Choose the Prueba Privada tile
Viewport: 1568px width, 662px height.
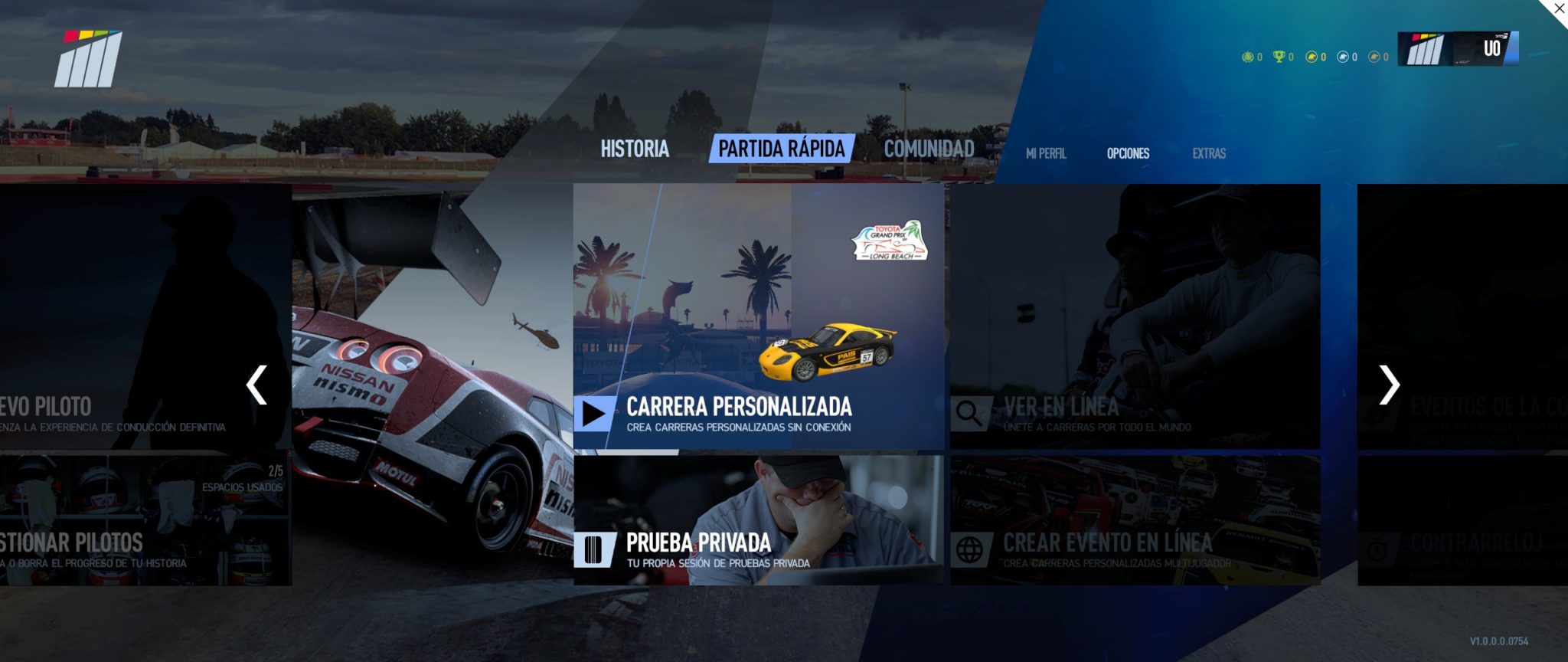pyautogui.click(x=758, y=520)
